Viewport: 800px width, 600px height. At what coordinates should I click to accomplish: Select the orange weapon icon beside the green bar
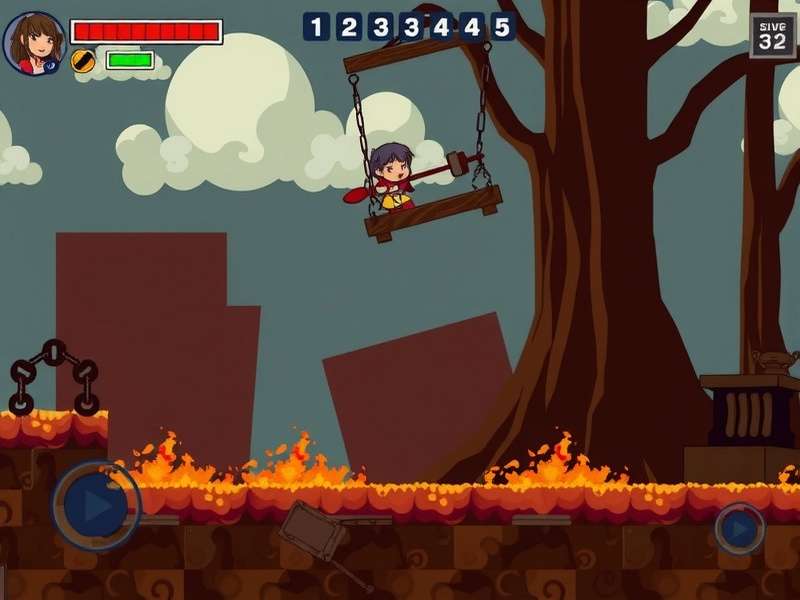click(84, 60)
